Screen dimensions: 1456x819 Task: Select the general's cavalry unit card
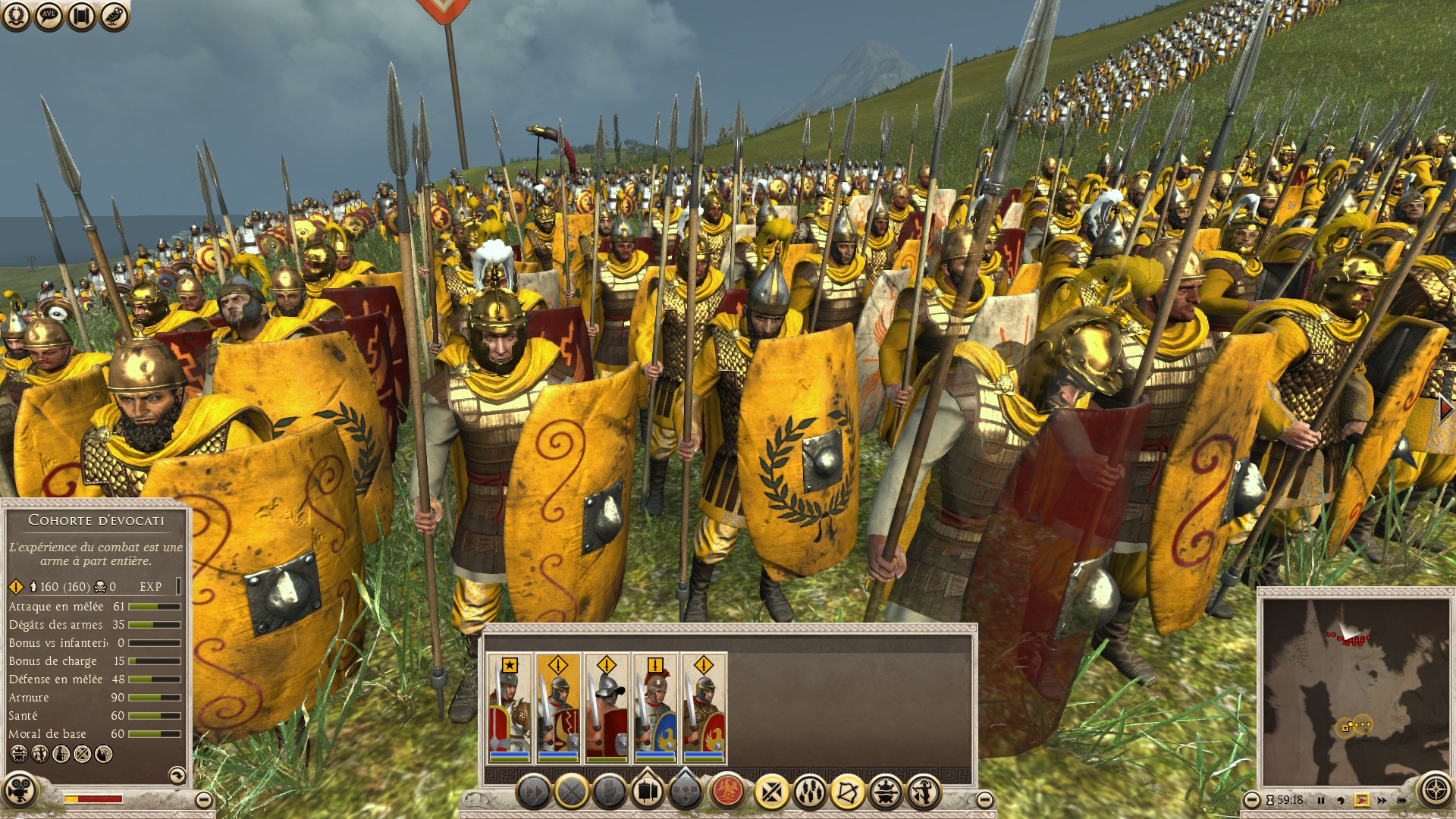(x=510, y=708)
